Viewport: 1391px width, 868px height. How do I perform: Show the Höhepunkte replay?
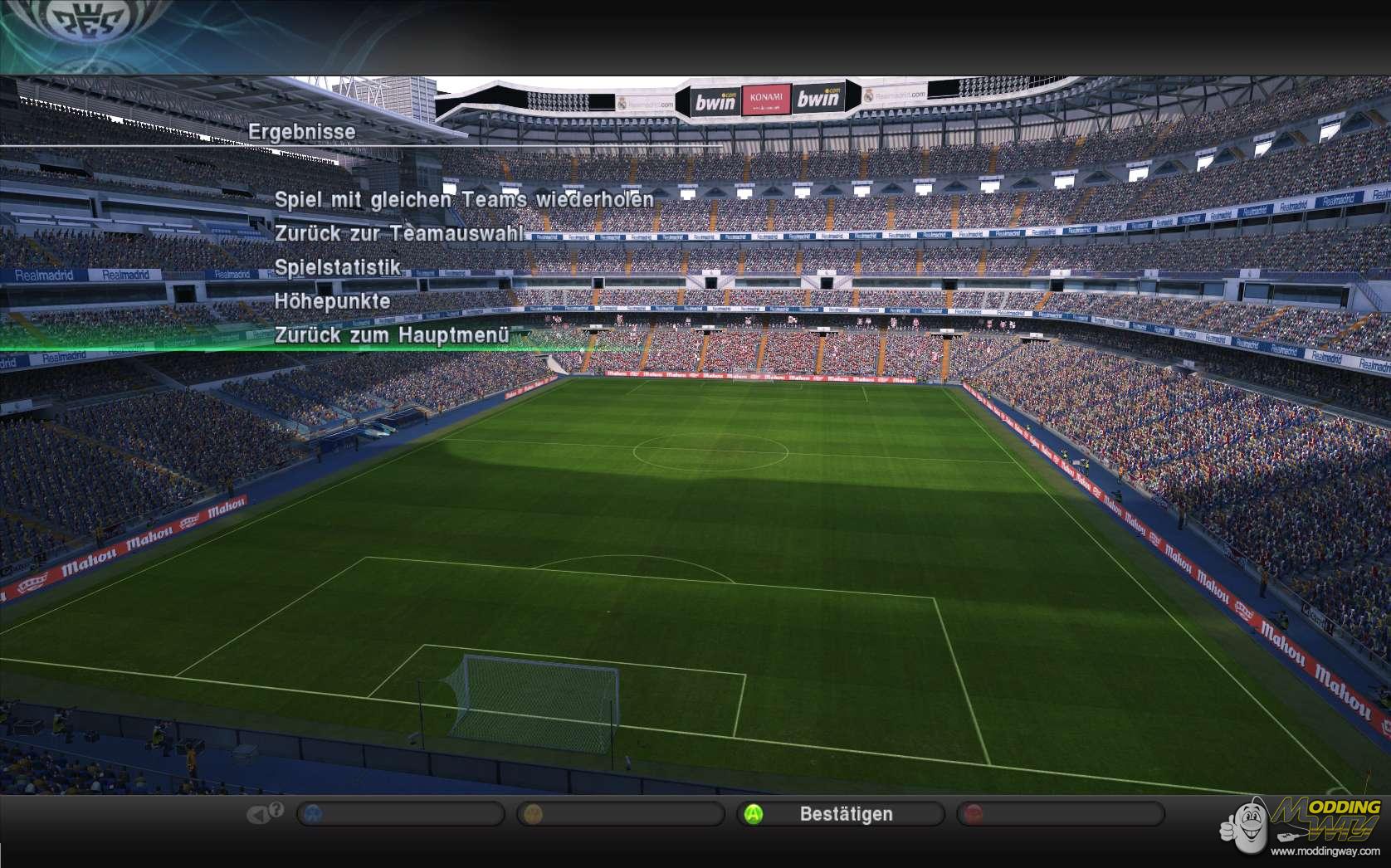click(333, 301)
